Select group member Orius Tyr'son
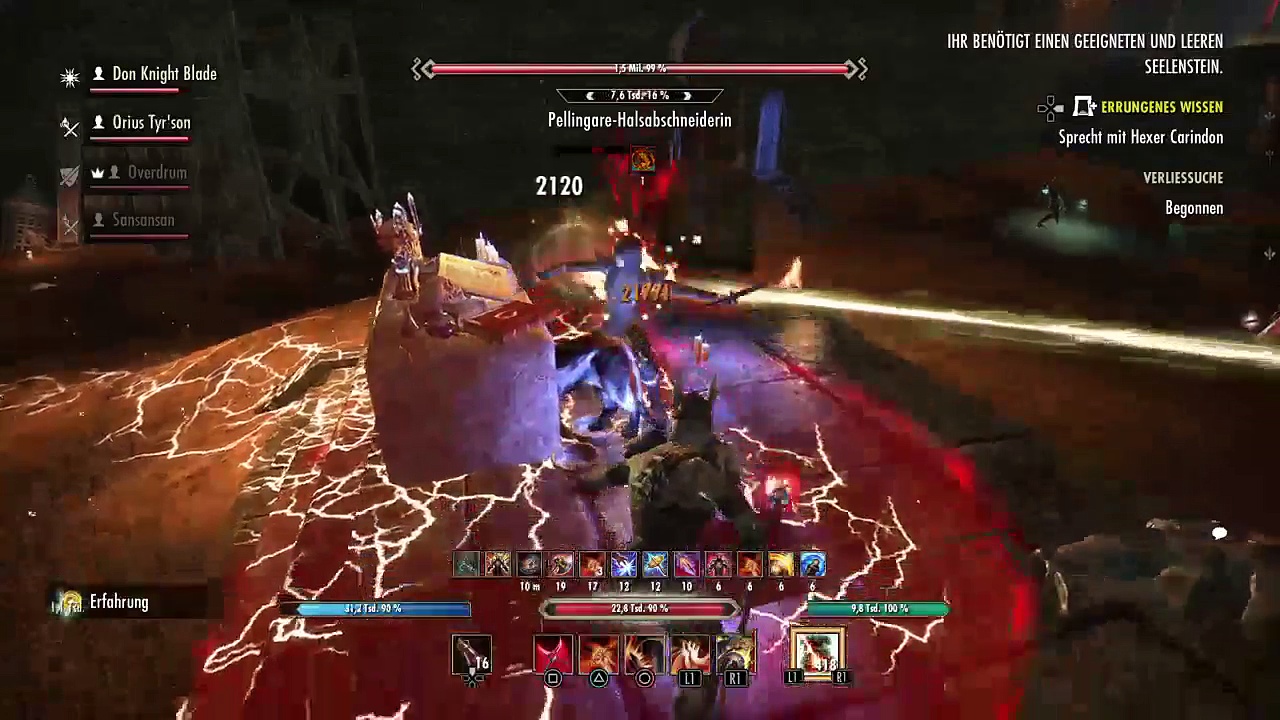 point(150,123)
